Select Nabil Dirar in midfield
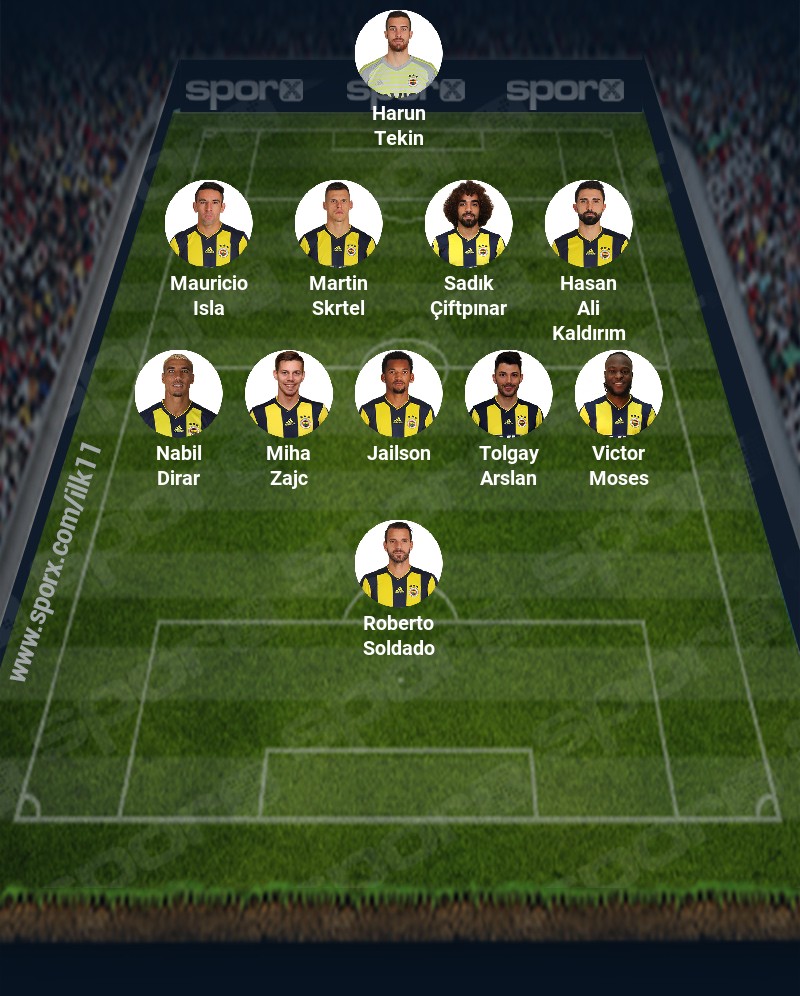This screenshot has height=996, width=800. click(x=178, y=394)
